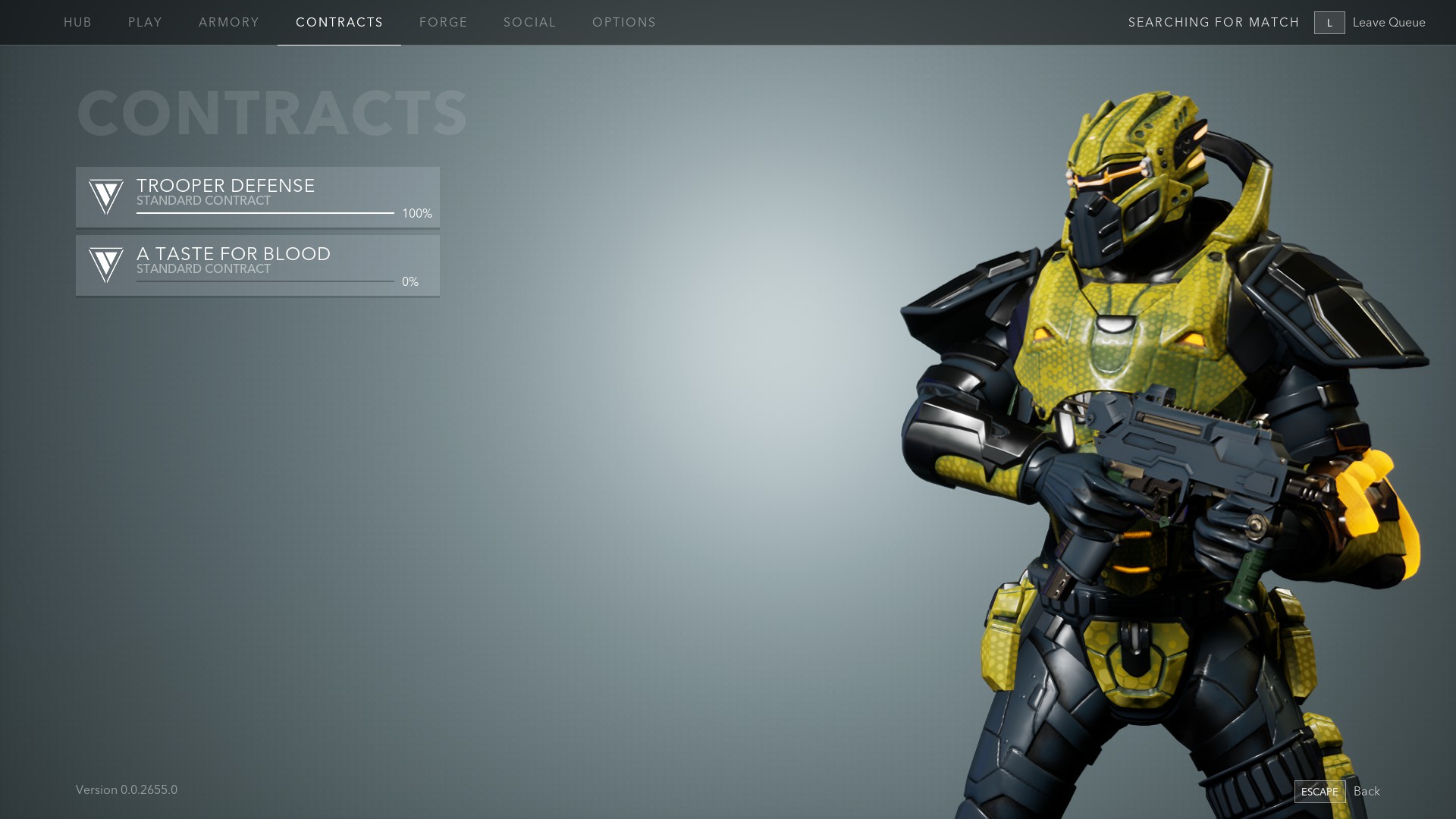Open the Forge tab
The height and width of the screenshot is (819, 1456).
point(444,23)
